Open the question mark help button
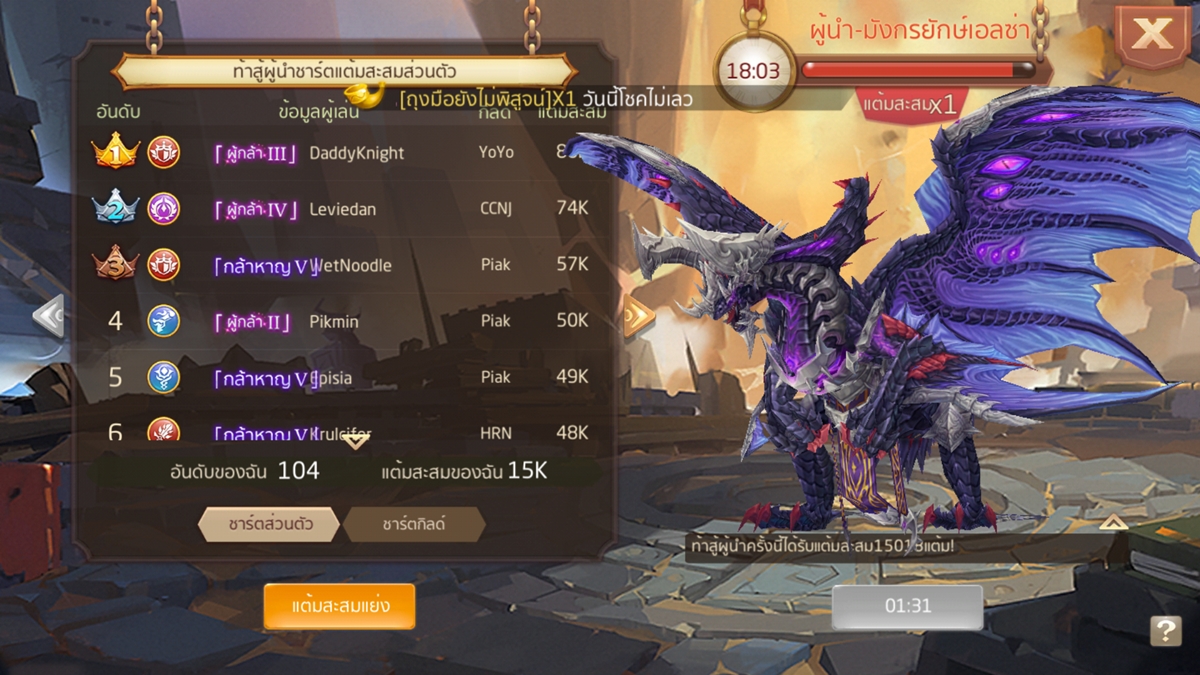Screen dimensions: 1200x675 point(1165,630)
